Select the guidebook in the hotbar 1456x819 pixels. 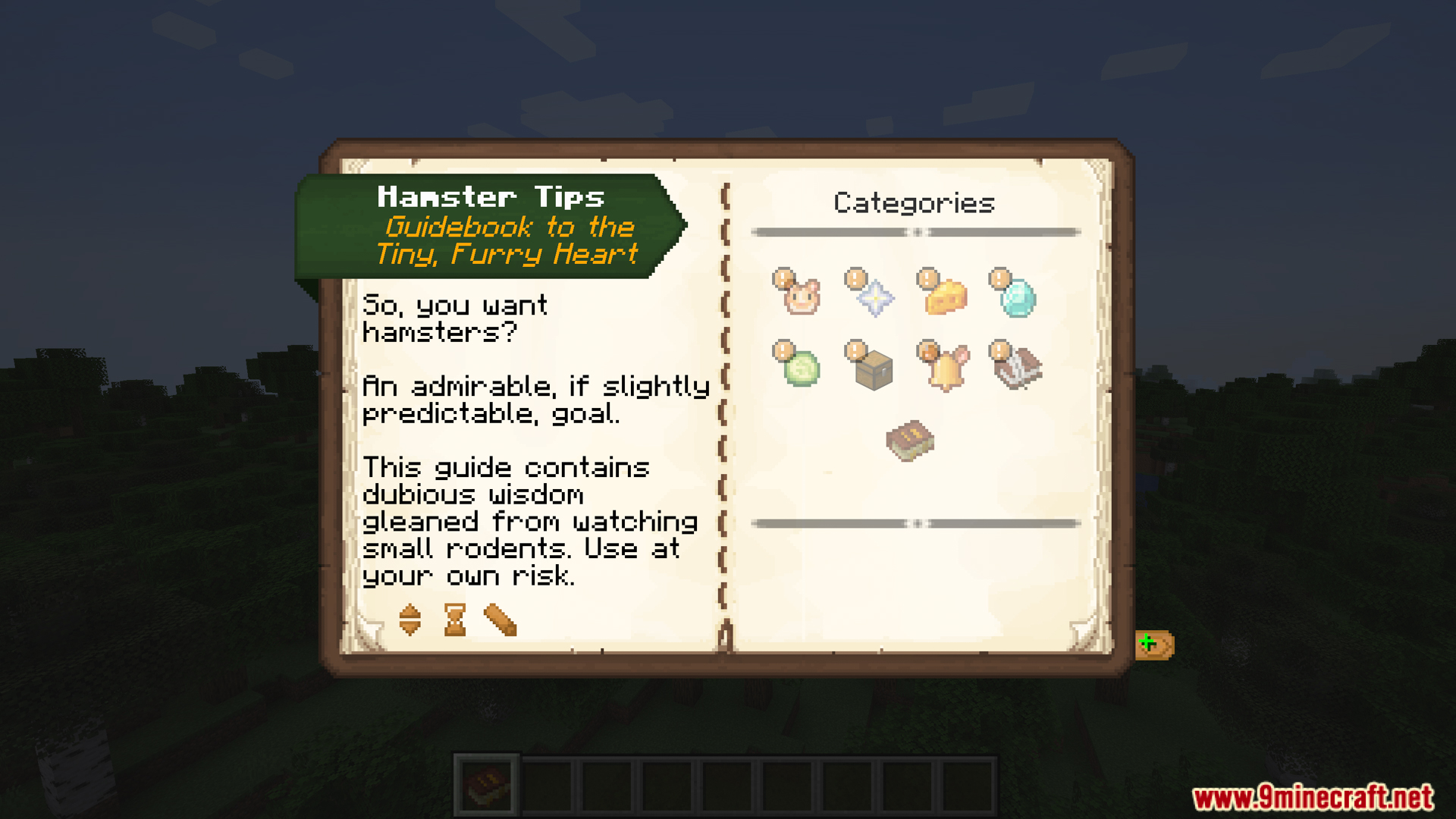(487, 786)
